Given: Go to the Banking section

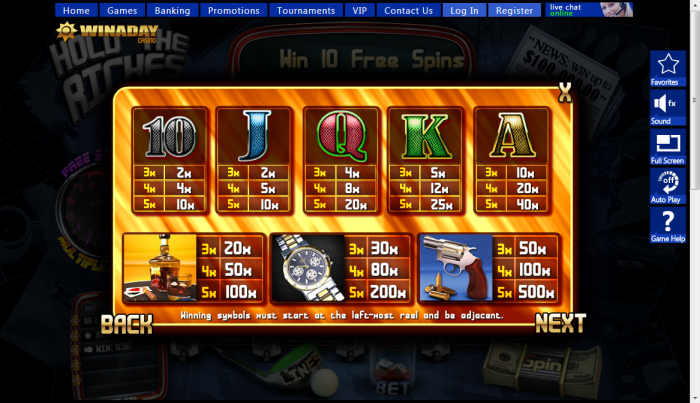Looking at the screenshot, I should (x=172, y=11).
